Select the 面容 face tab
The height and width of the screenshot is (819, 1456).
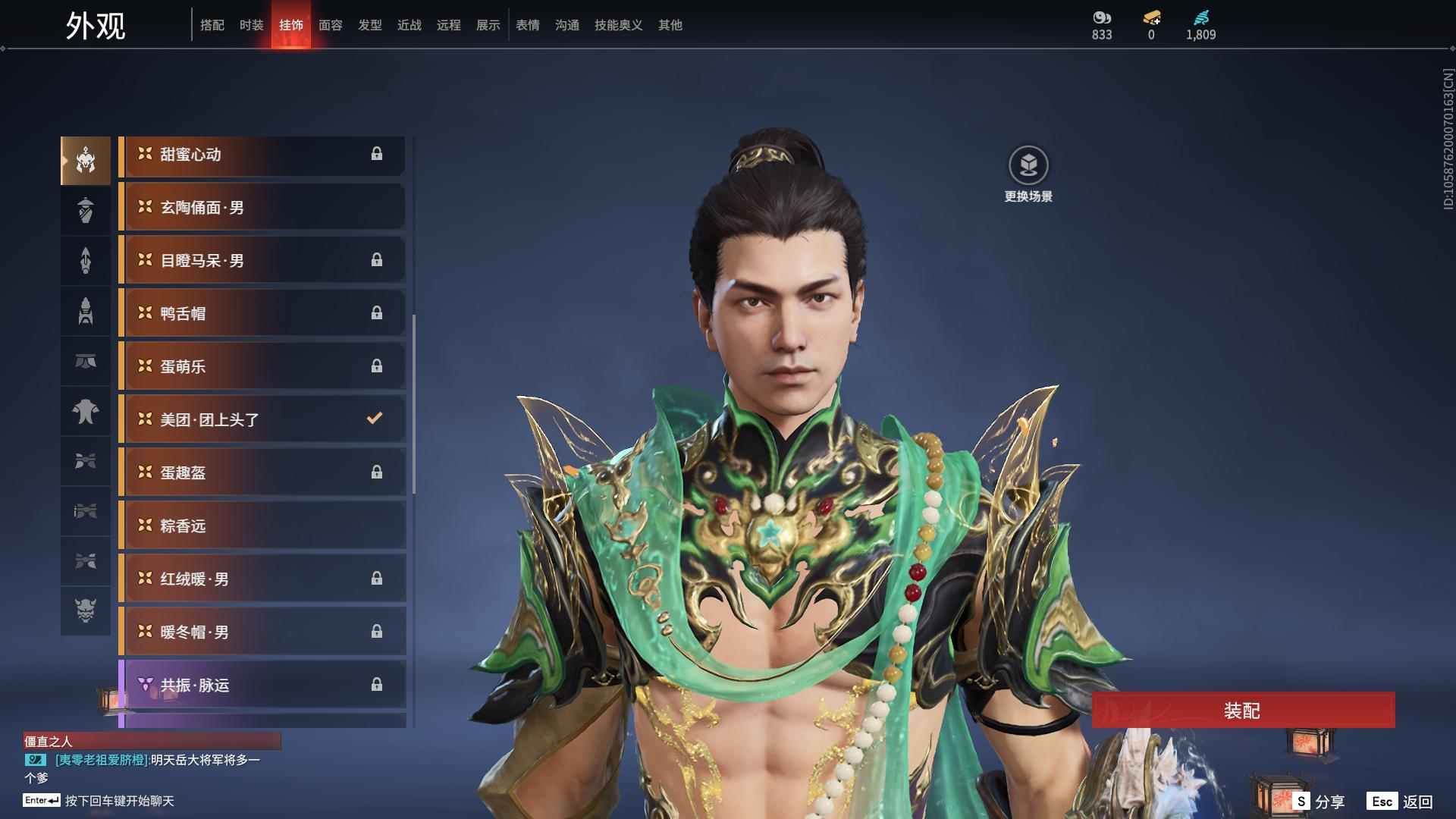click(x=331, y=25)
